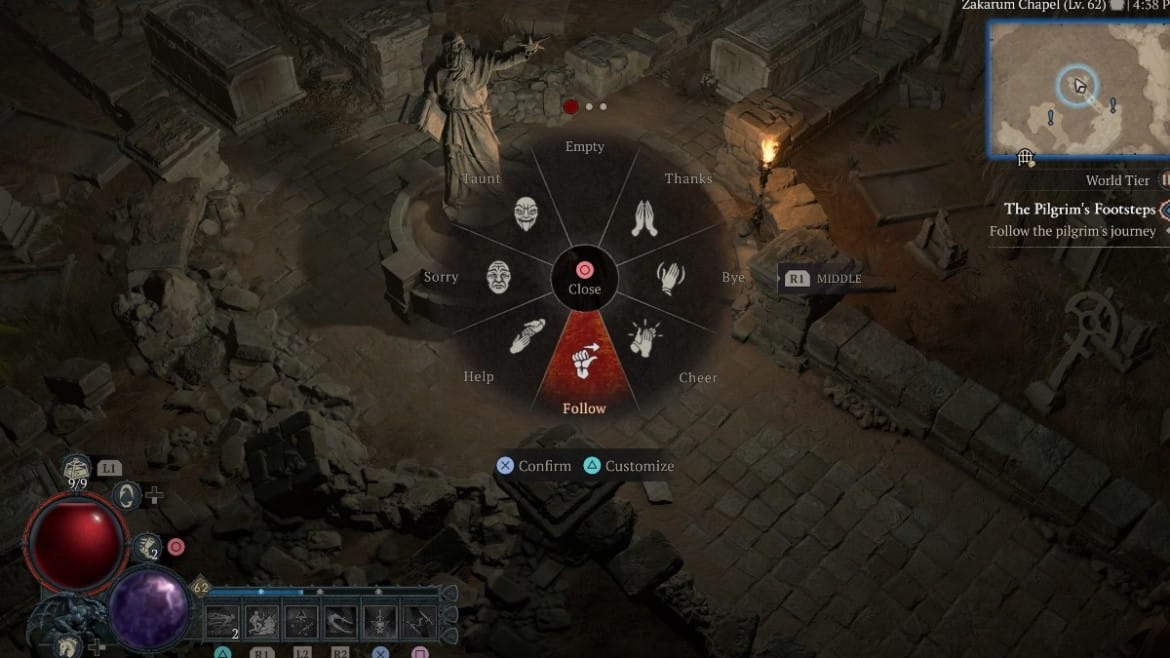The width and height of the screenshot is (1170, 658).
Task: Click the cage icon below the minimap
Action: click(1025, 157)
